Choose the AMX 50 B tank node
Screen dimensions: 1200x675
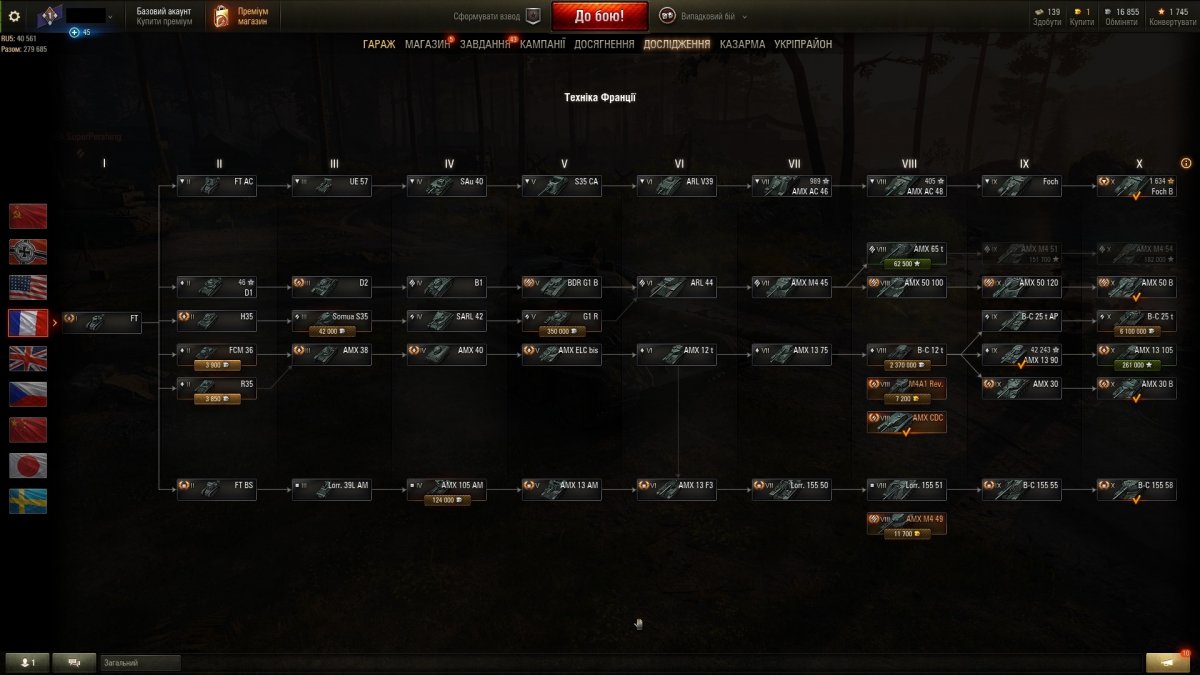click(x=1136, y=288)
